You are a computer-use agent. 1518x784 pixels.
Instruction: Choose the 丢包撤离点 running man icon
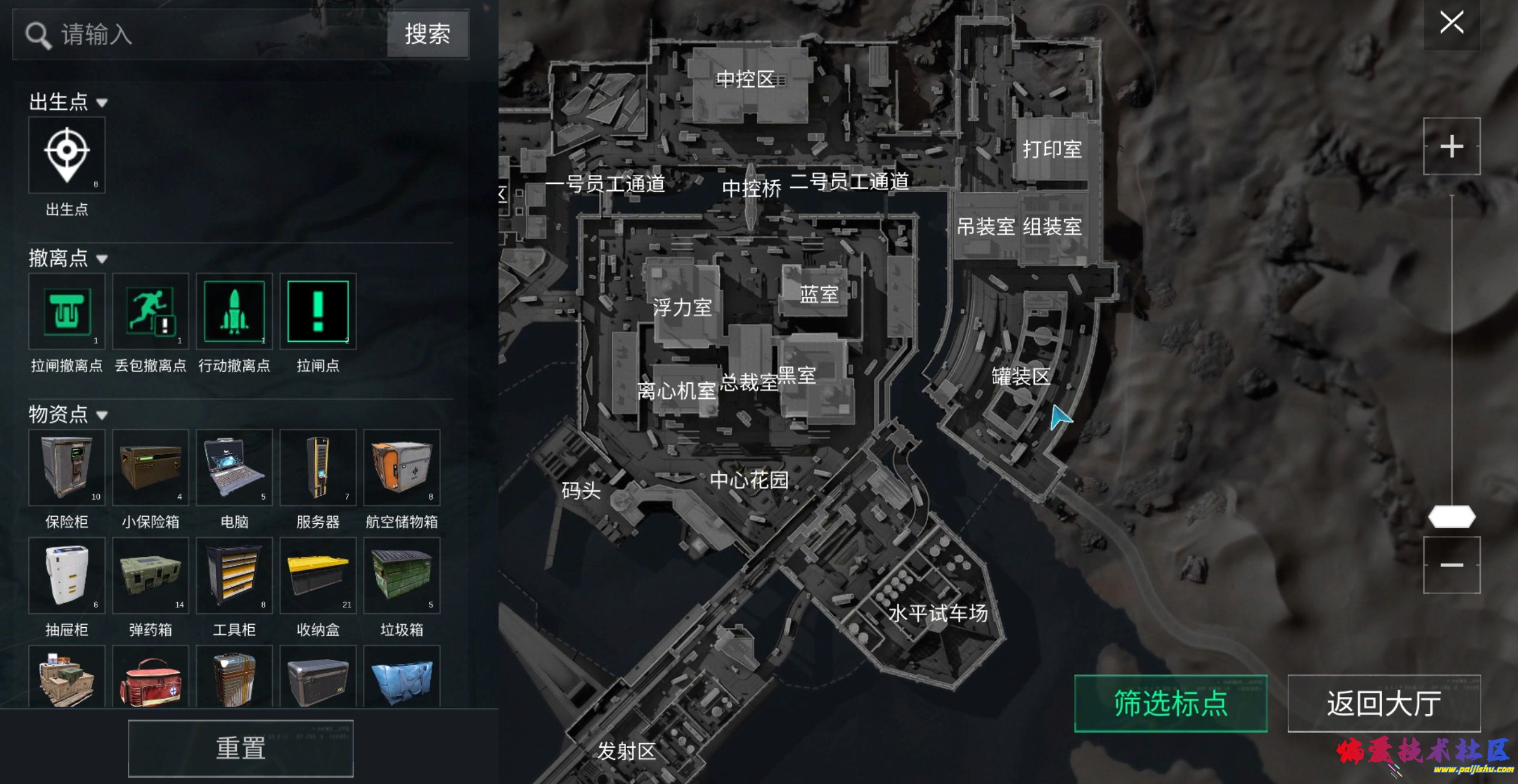pos(150,311)
